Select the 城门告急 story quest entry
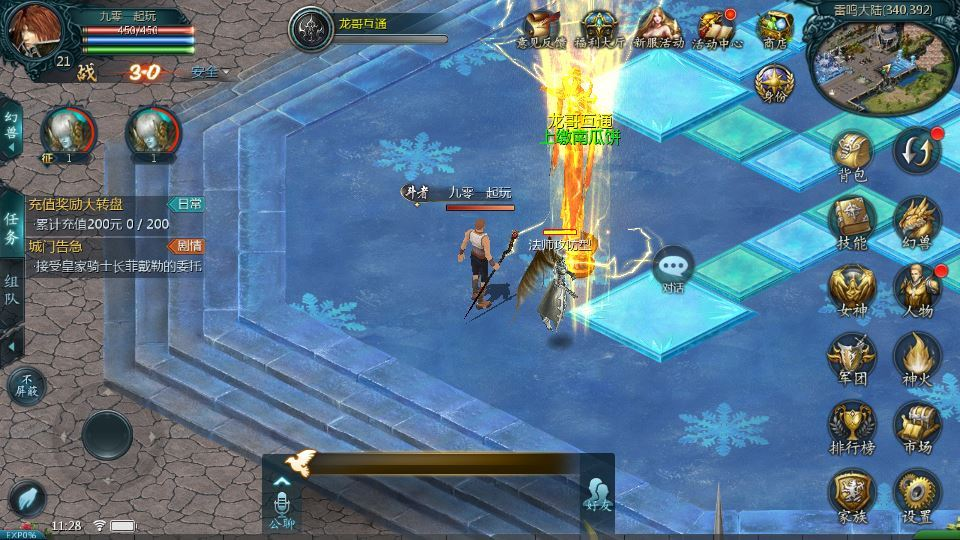The image size is (960, 540). [100, 255]
